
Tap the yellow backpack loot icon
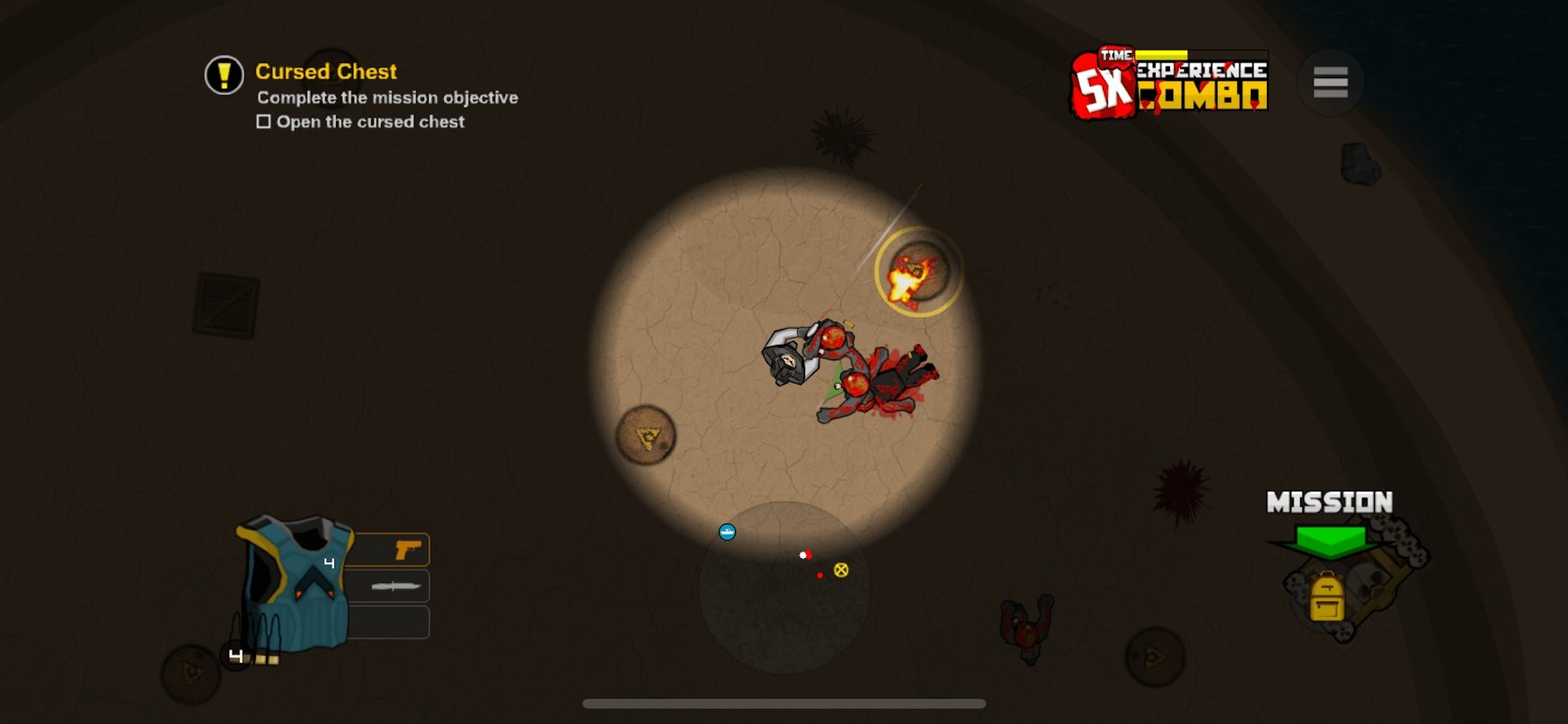[x=1326, y=597]
